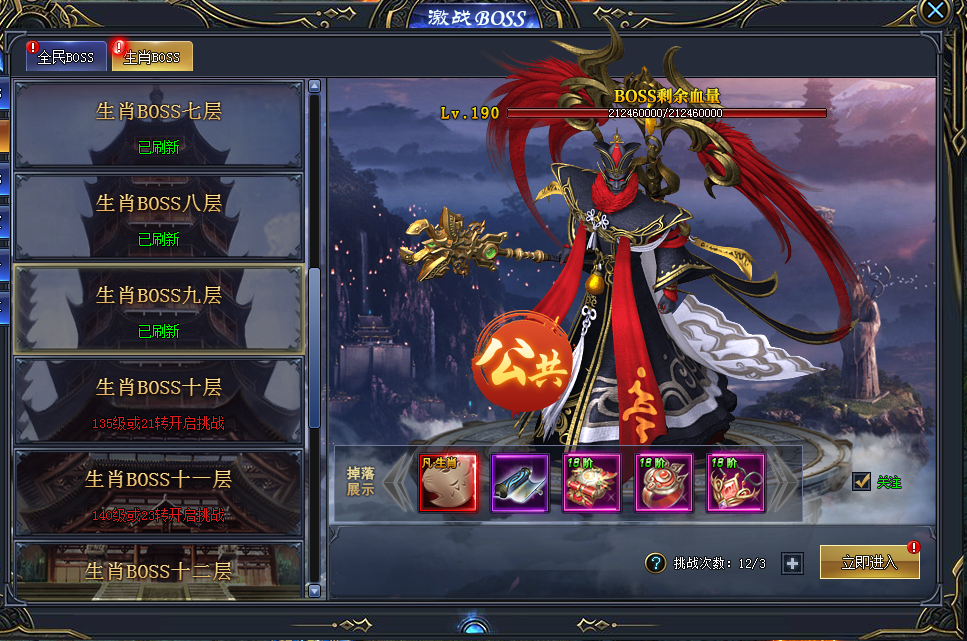Toggle the 关注 checkbox
This screenshot has width=967, height=641.
point(862,482)
